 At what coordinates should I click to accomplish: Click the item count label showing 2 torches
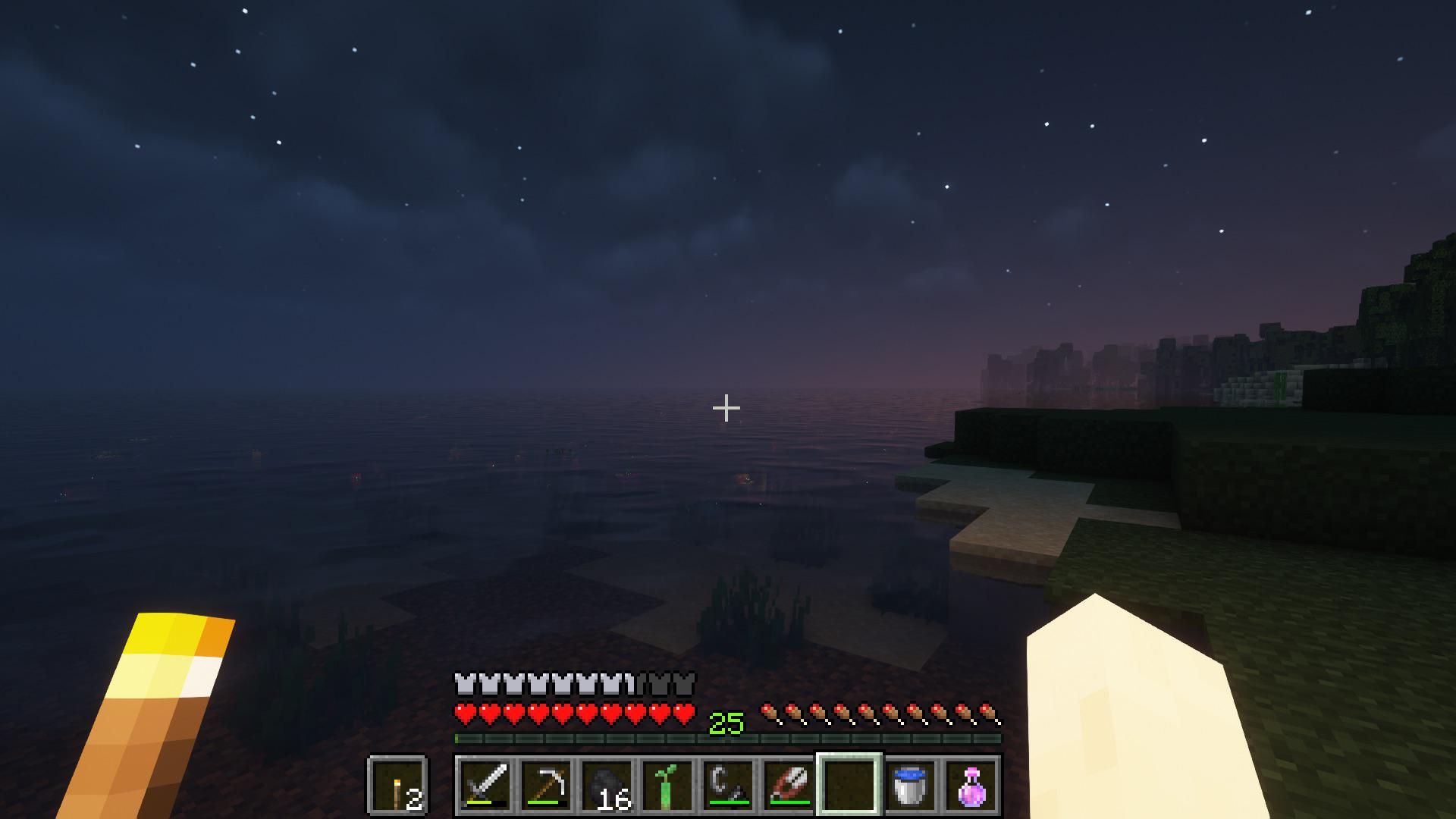[413, 799]
